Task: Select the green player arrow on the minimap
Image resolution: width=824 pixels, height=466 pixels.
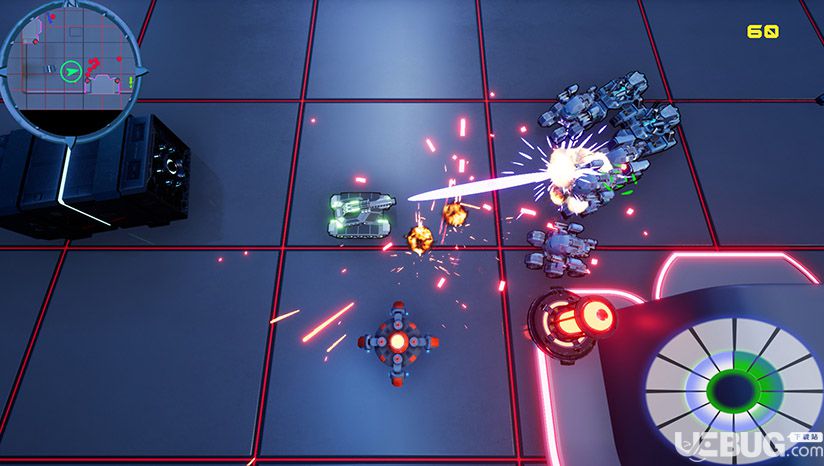Action: click(x=70, y=71)
